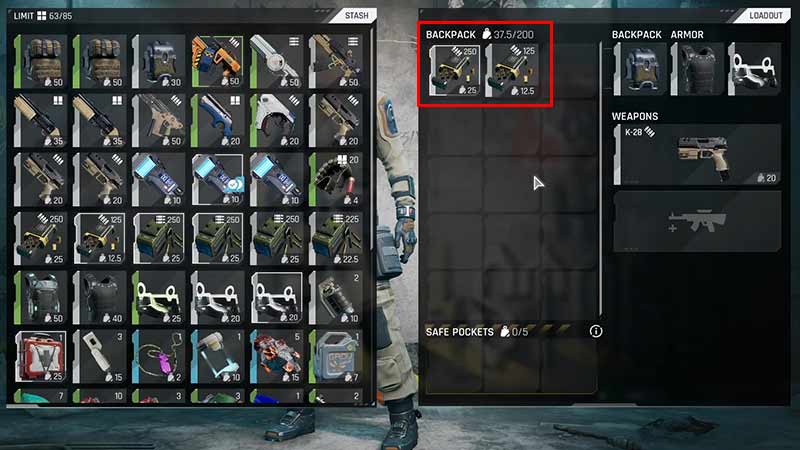This screenshot has width=800, height=450.
Task: Select the equipped armor vest in the loadout
Action: click(x=697, y=70)
